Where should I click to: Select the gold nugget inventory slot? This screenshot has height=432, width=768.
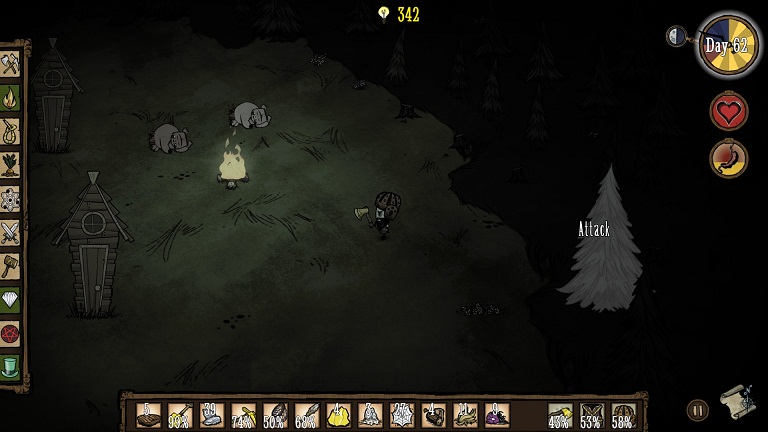tap(338, 414)
